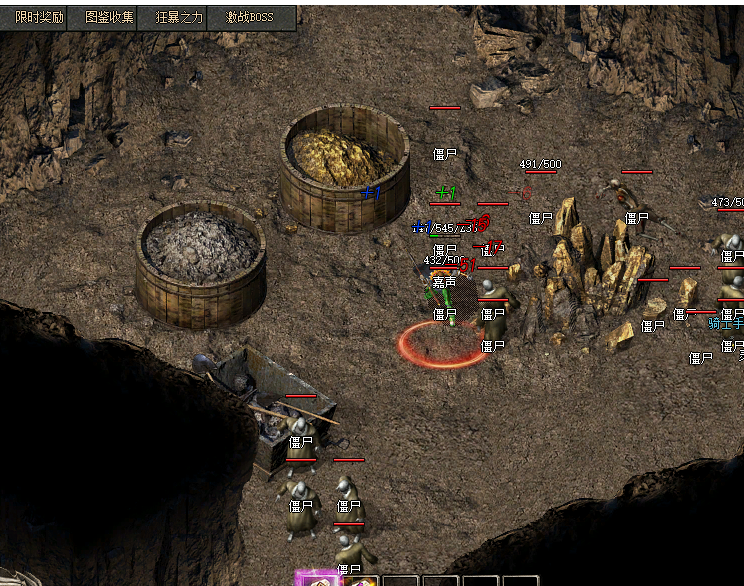Viewport: 744px width, 586px height.
Task: Select the 狂暴之力 berserk power button
Action: click(x=180, y=17)
